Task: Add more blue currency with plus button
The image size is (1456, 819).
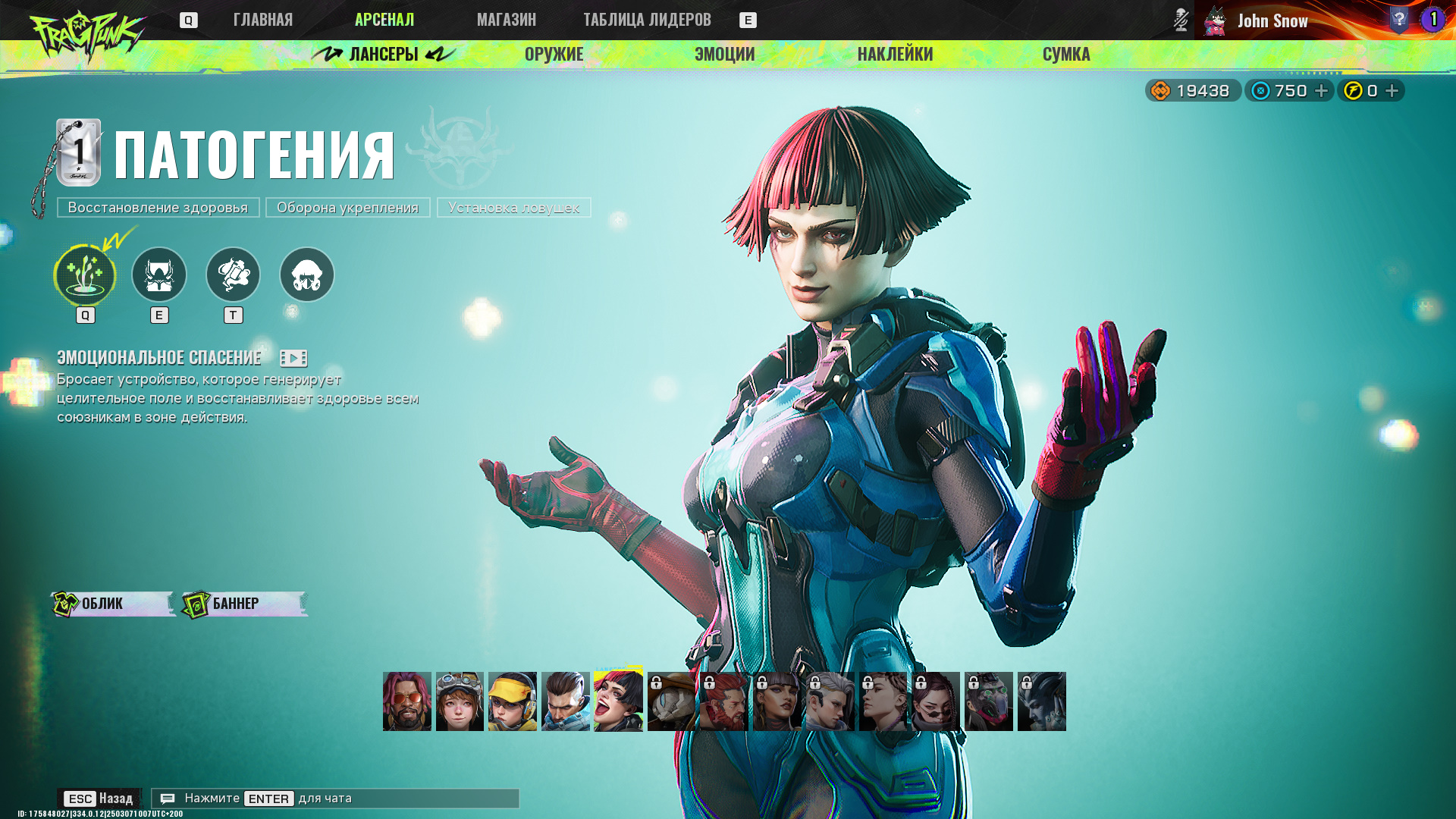Action: pos(1321,91)
